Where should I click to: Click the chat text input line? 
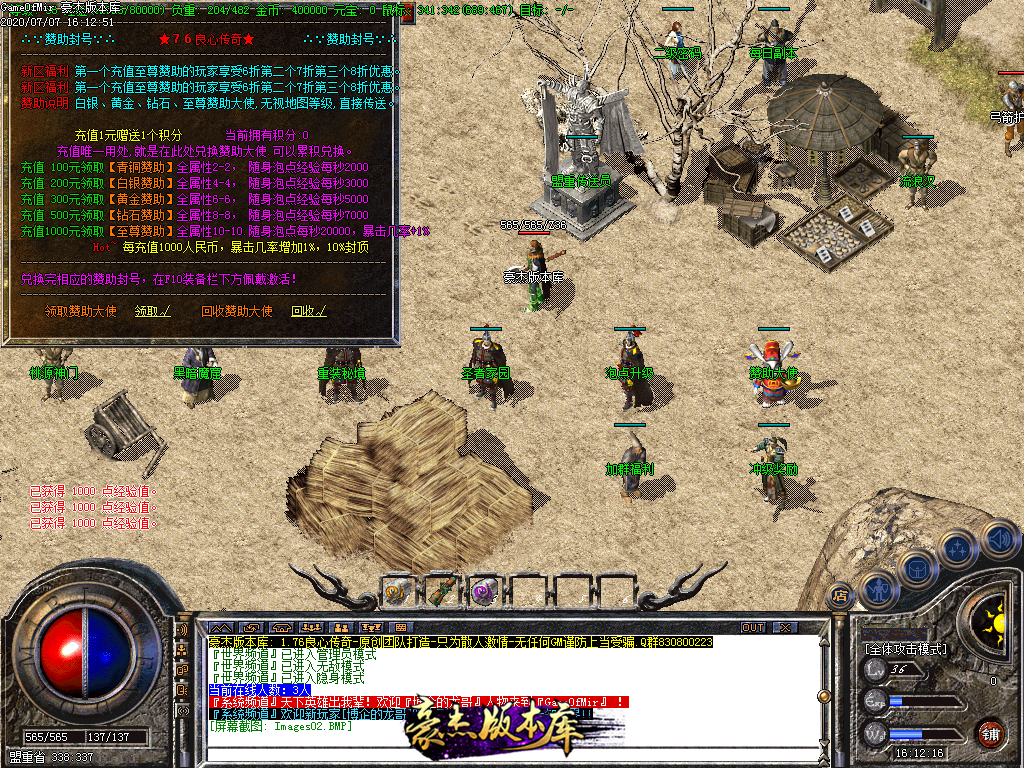click(x=300, y=756)
